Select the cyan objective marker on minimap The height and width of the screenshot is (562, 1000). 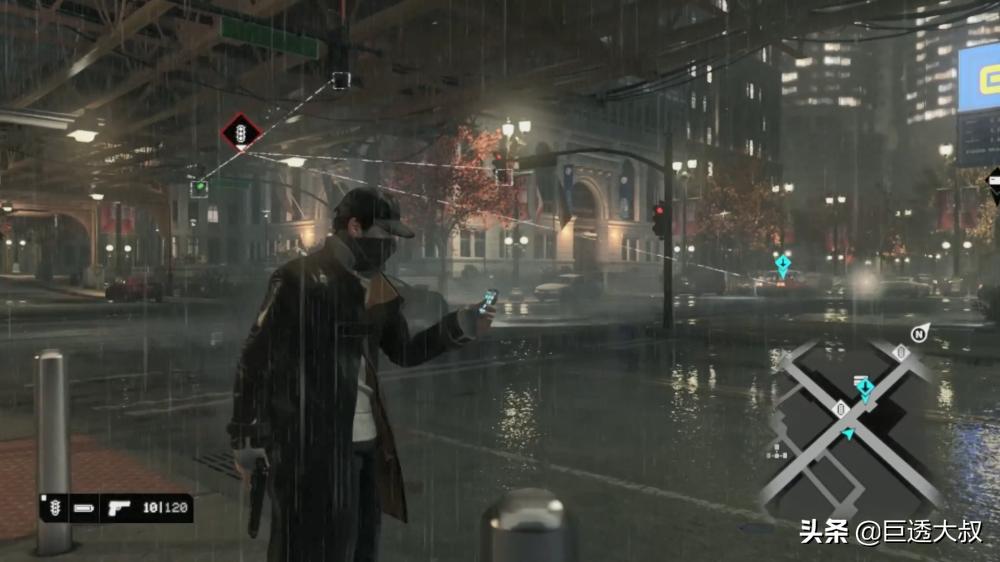tap(863, 387)
